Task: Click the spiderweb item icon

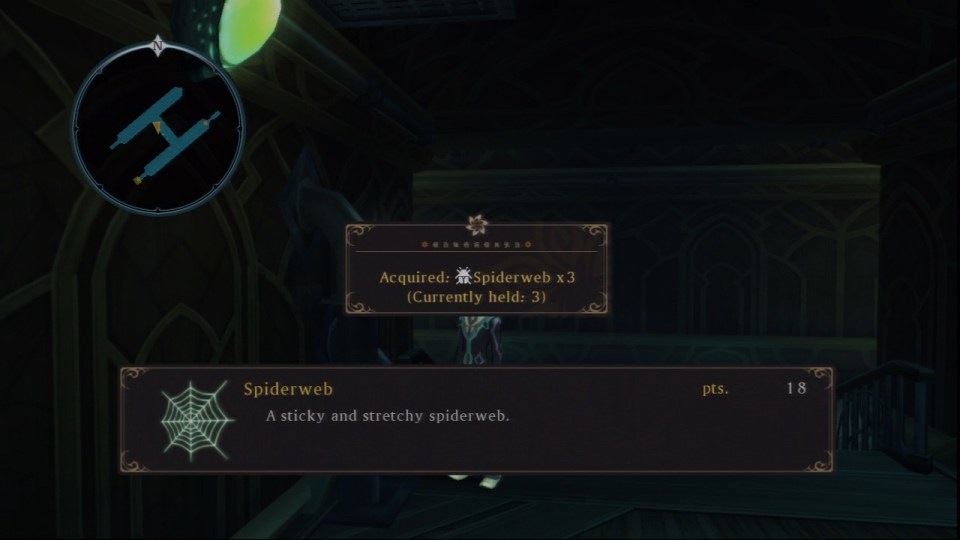Action: [x=197, y=419]
